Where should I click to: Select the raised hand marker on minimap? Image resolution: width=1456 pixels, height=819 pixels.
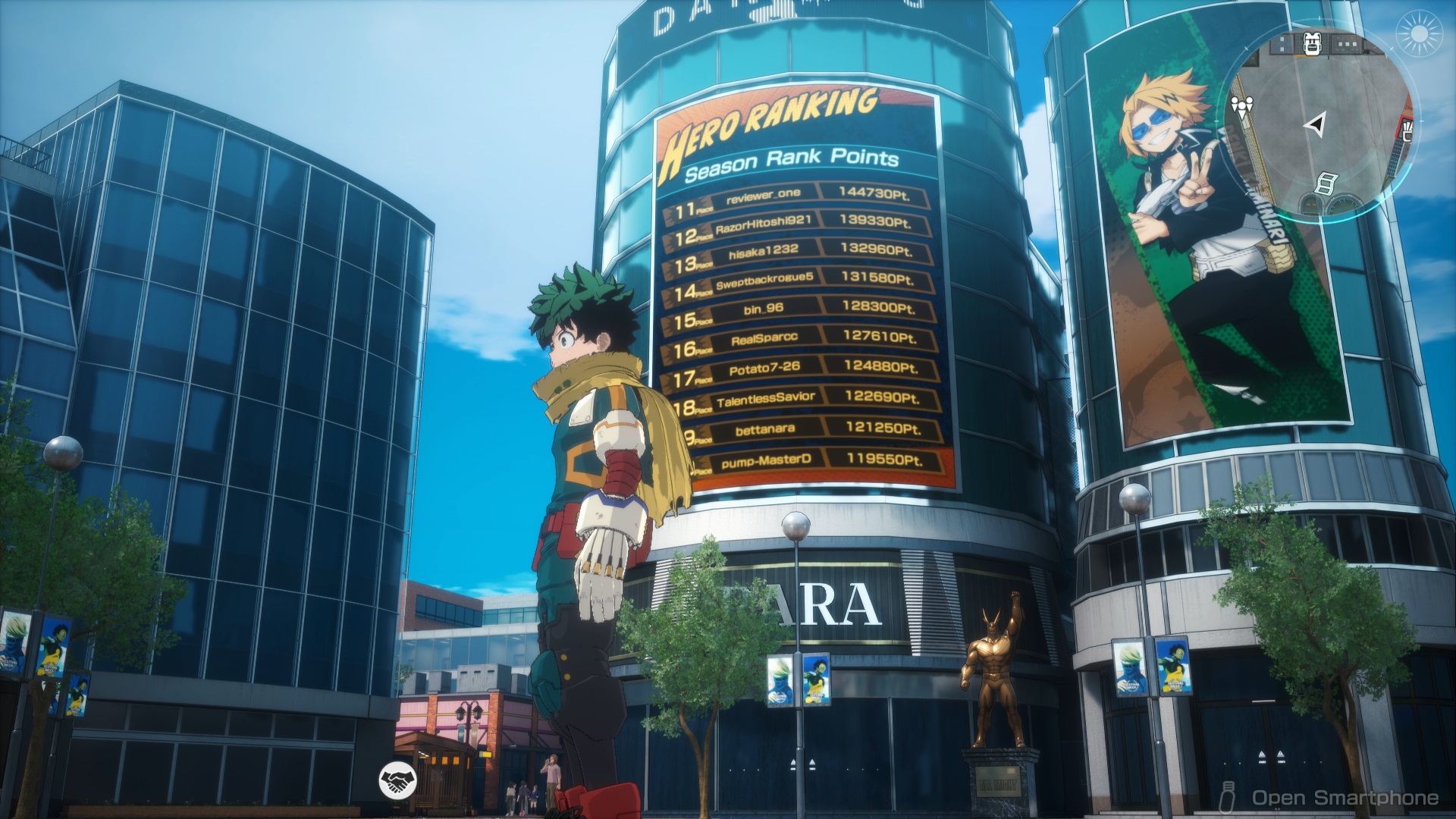[1408, 130]
